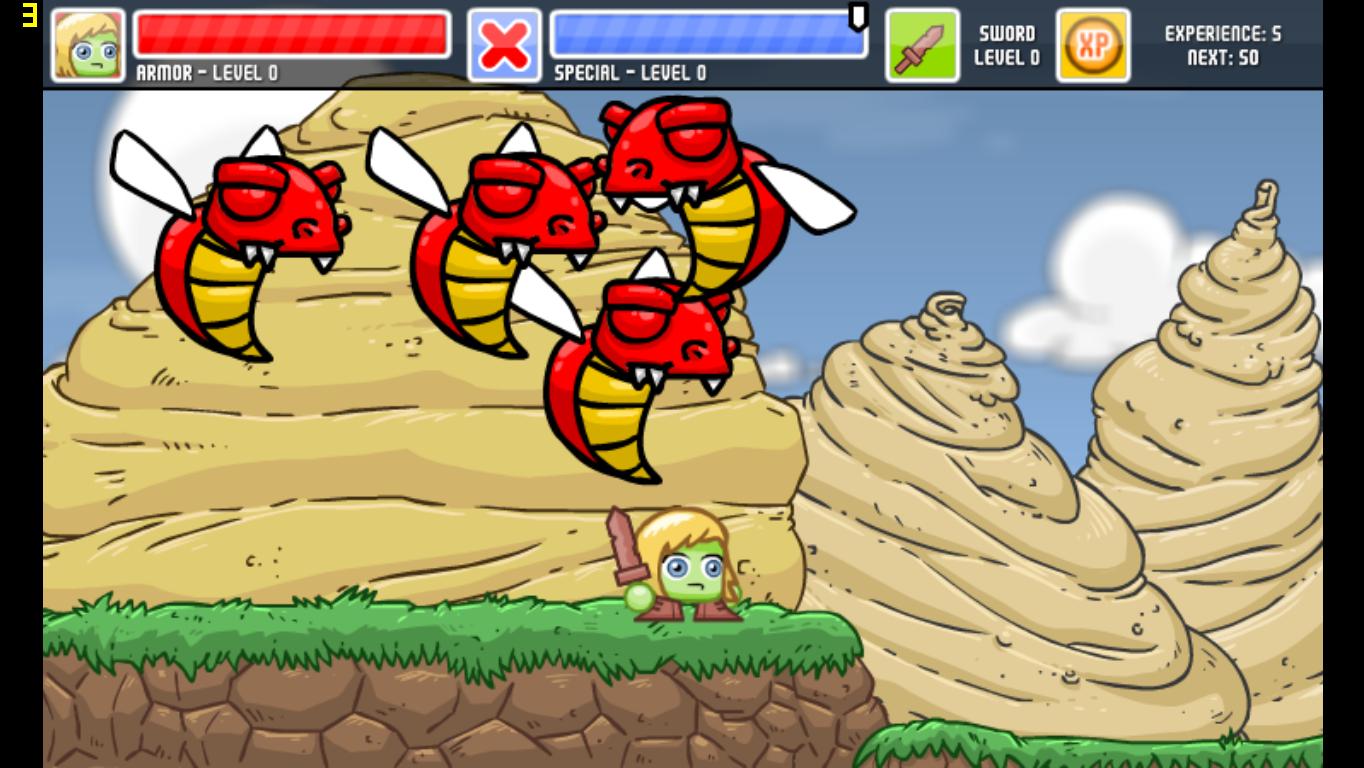Choose the green sword weapon icon
1364x768 pixels.
click(x=922, y=45)
